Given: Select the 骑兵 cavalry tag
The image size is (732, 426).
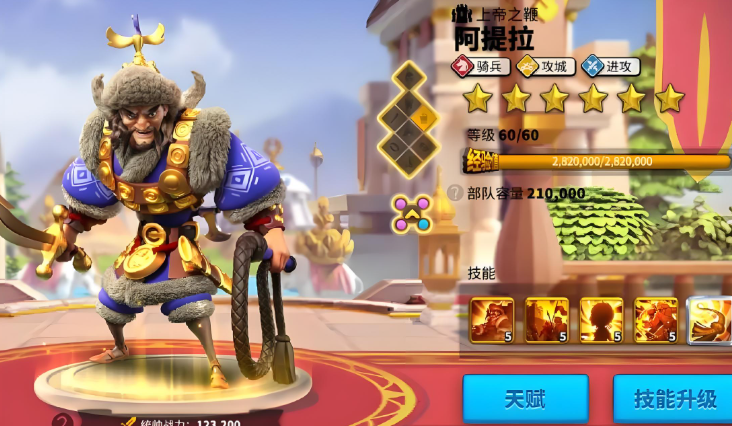Looking at the screenshot, I should (x=481, y=67).
